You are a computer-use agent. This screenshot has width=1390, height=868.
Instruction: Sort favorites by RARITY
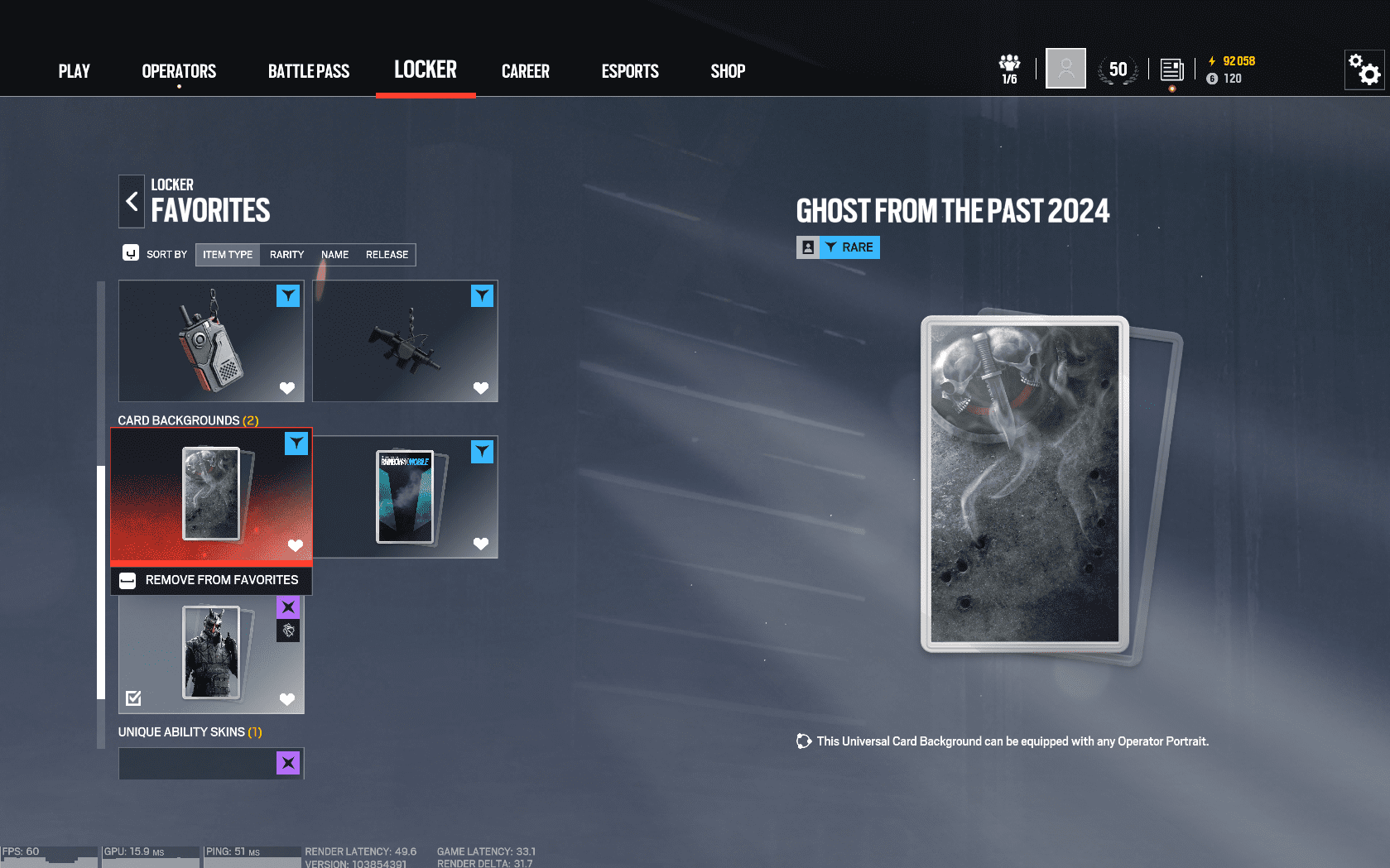[286, 254]
